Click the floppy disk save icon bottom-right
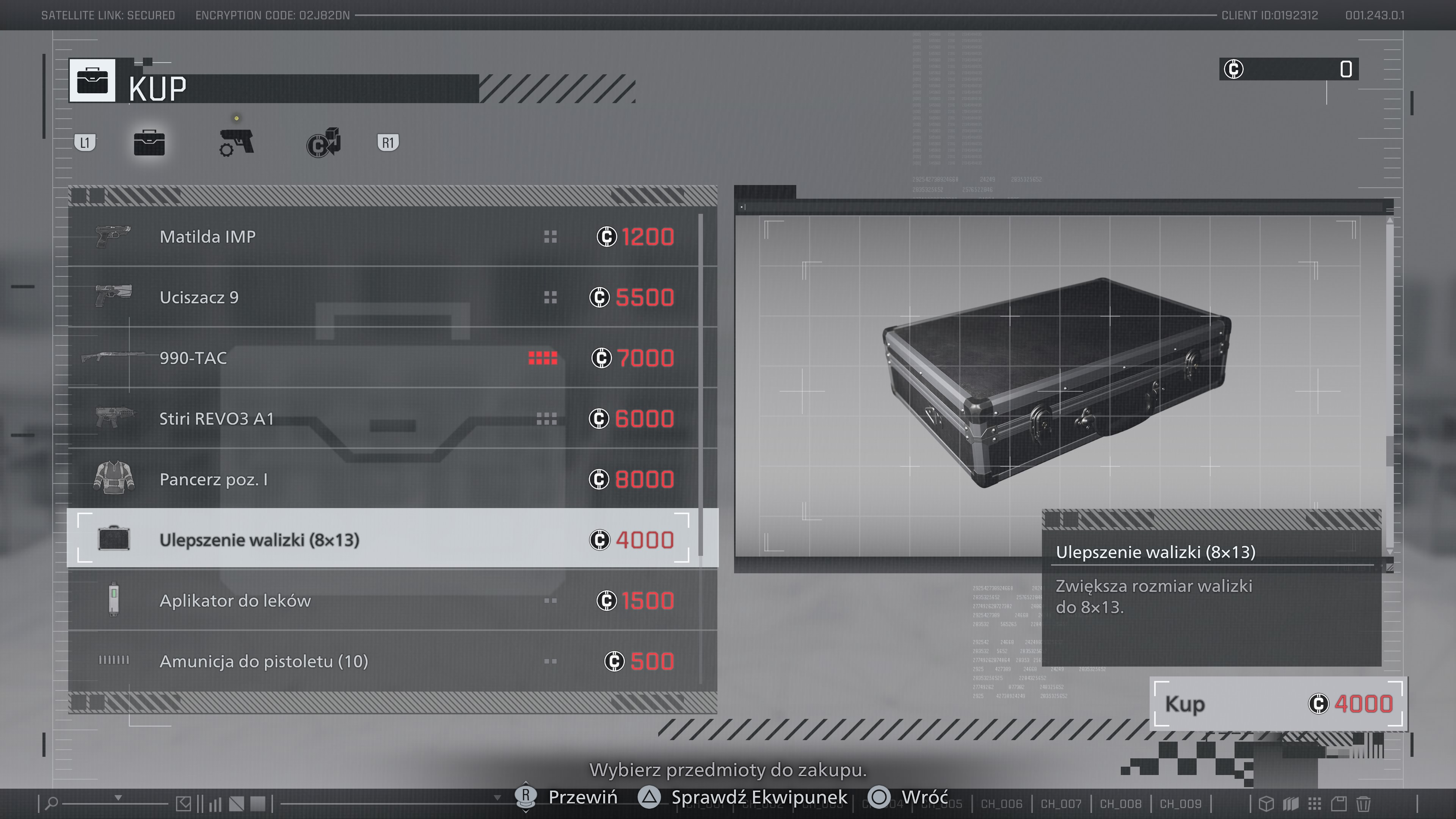The image size is (1456, 819). (x=1339, y=804)
